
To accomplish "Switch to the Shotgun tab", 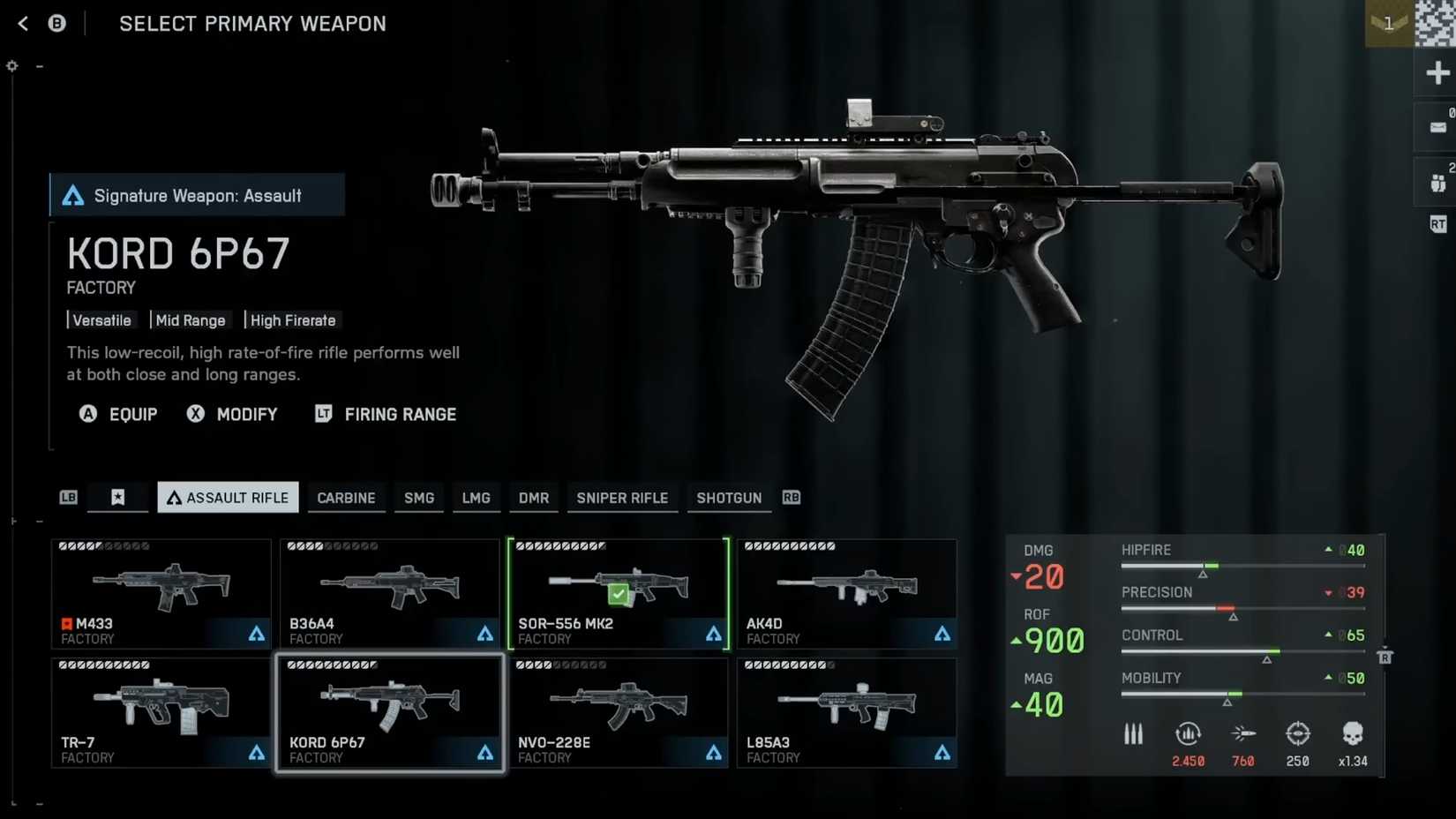I will coord(729,498).
